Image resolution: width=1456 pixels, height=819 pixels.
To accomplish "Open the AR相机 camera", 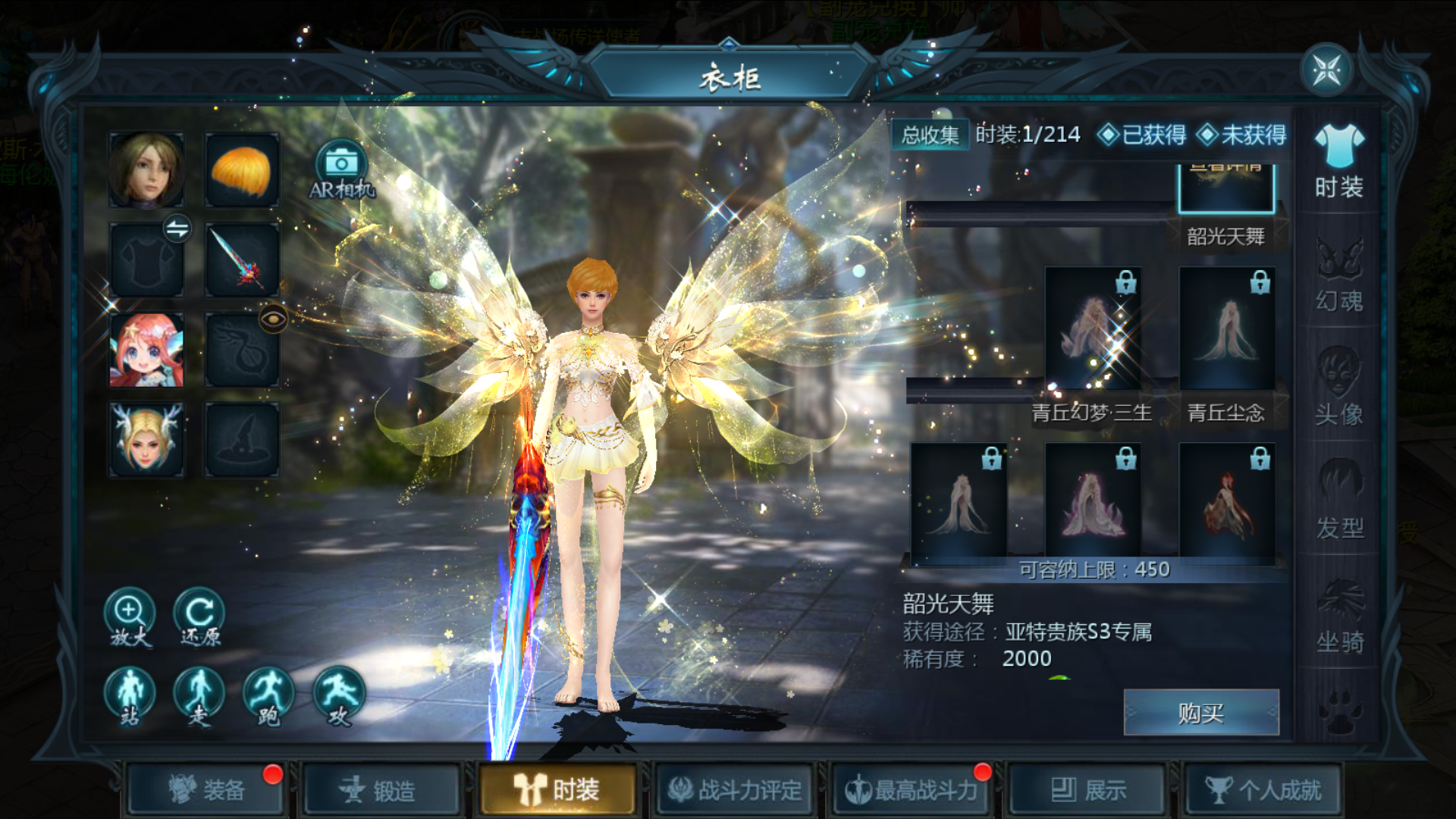I will pyautogui.click(x=341, y=170).
